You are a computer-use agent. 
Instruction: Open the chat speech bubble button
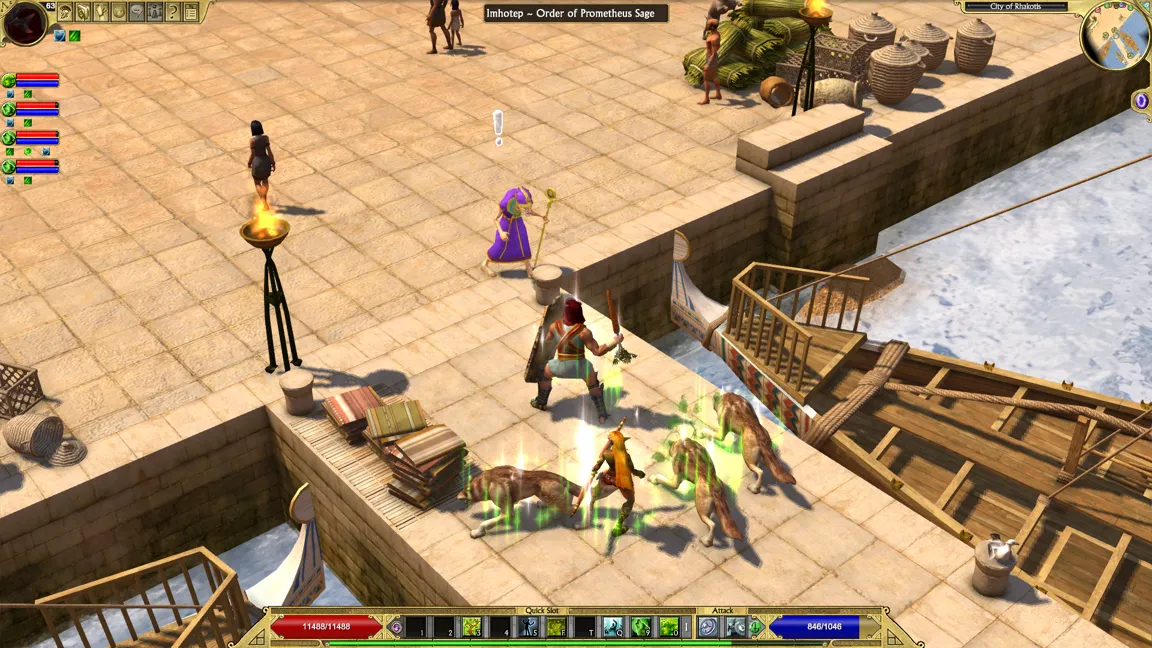[137, 12]
